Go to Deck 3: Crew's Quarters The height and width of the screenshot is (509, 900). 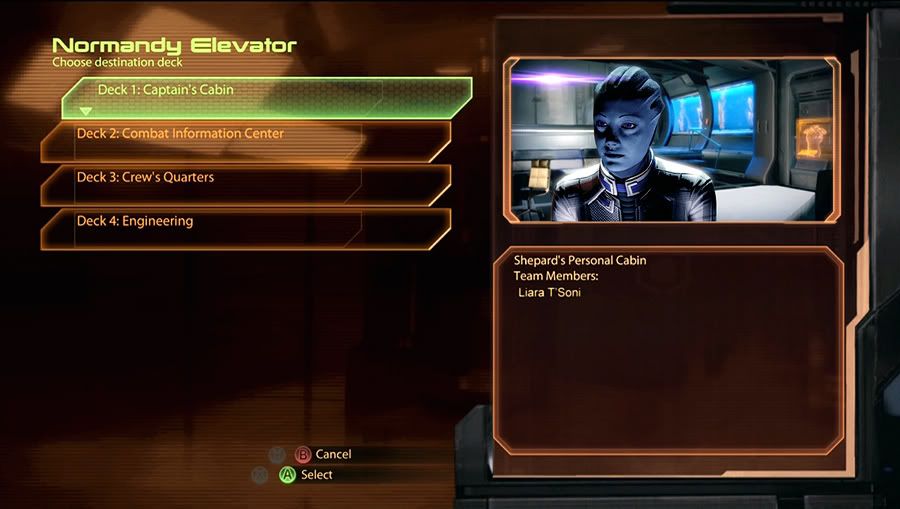[x=245, y=185]
